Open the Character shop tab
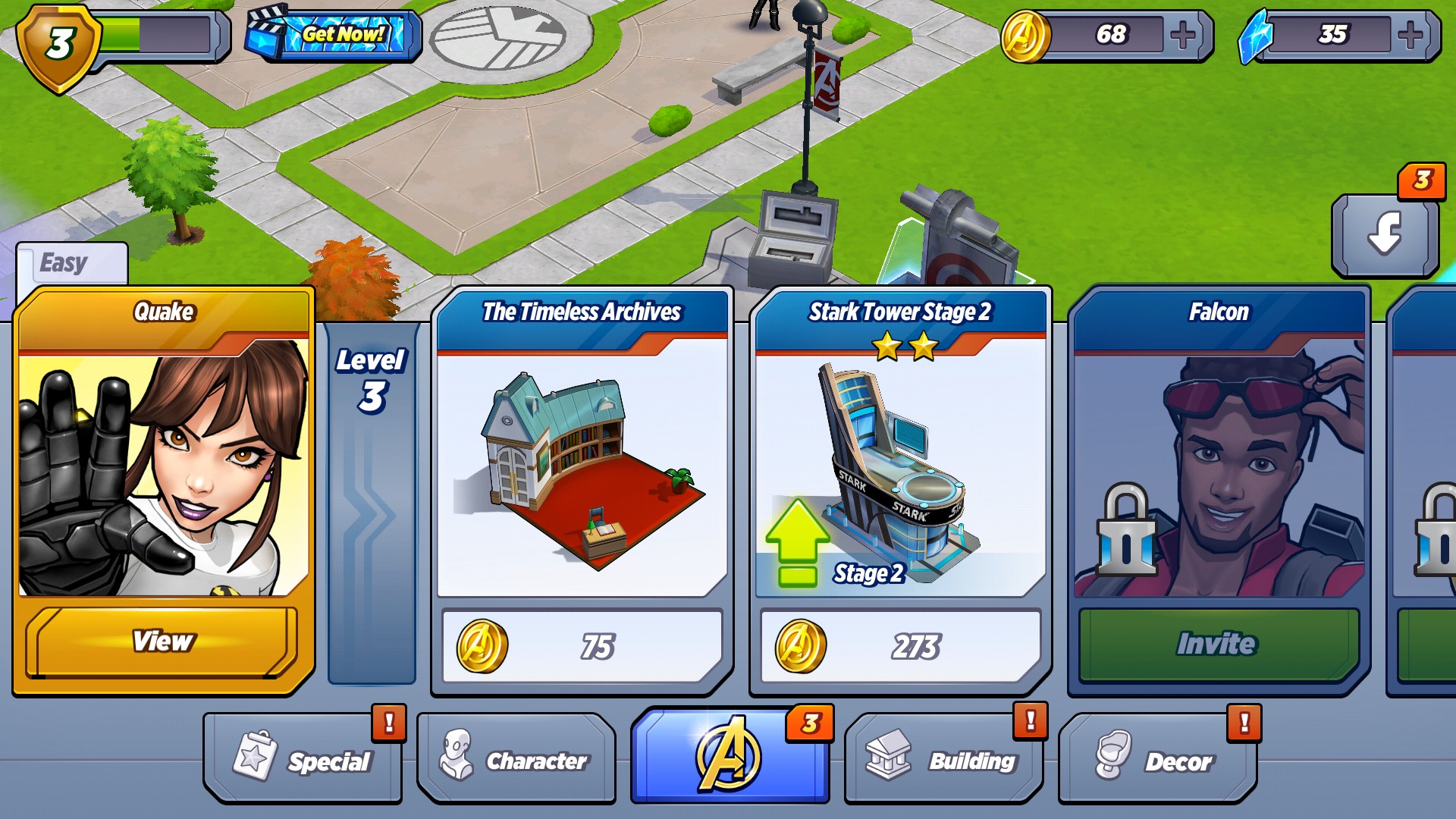Image resolution: width=1456 pixels, height=819 pixels. (x=516, y=759)
